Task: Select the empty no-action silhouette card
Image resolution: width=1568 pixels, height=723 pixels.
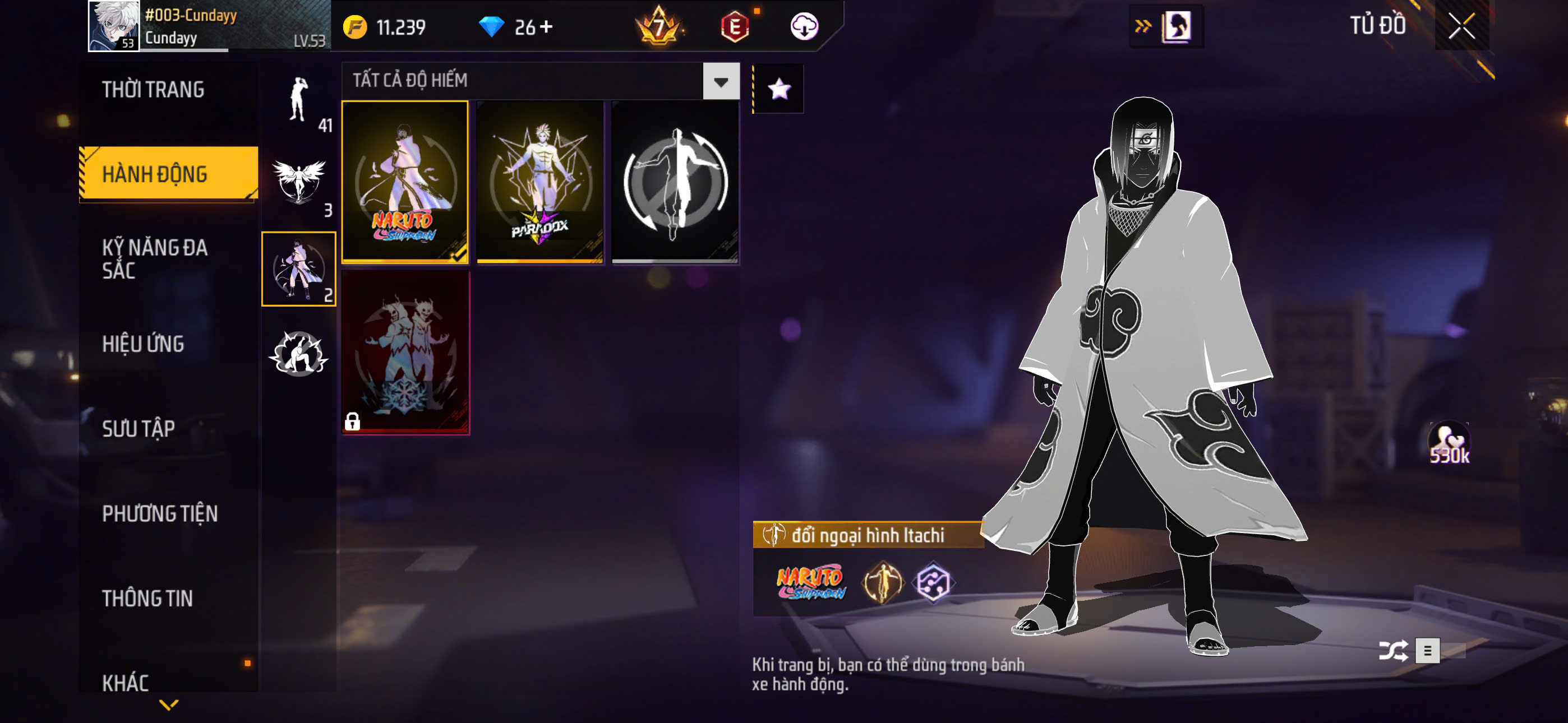Action: (x=675, y=182)
